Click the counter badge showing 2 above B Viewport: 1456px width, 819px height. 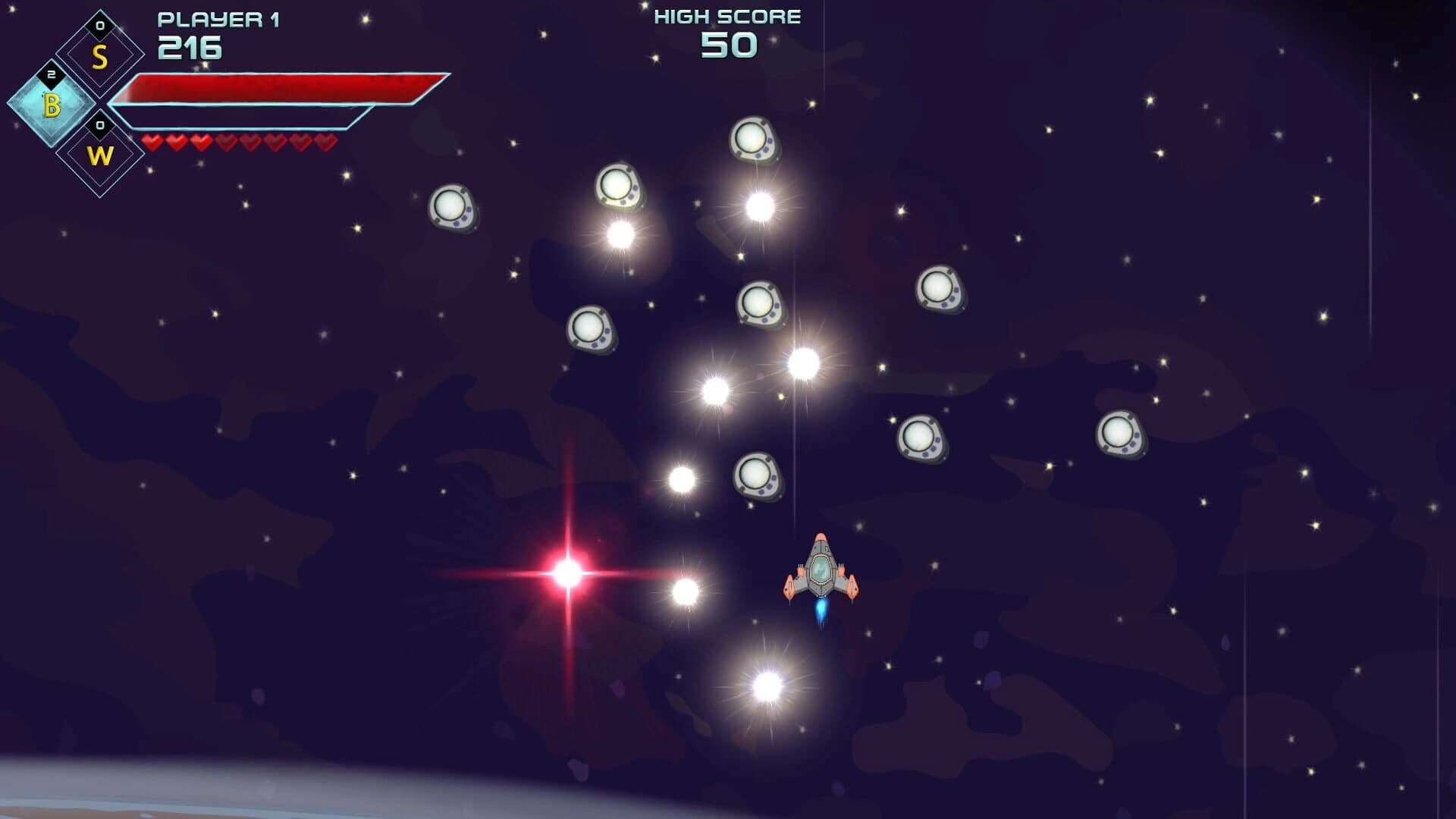click(52, 74)
